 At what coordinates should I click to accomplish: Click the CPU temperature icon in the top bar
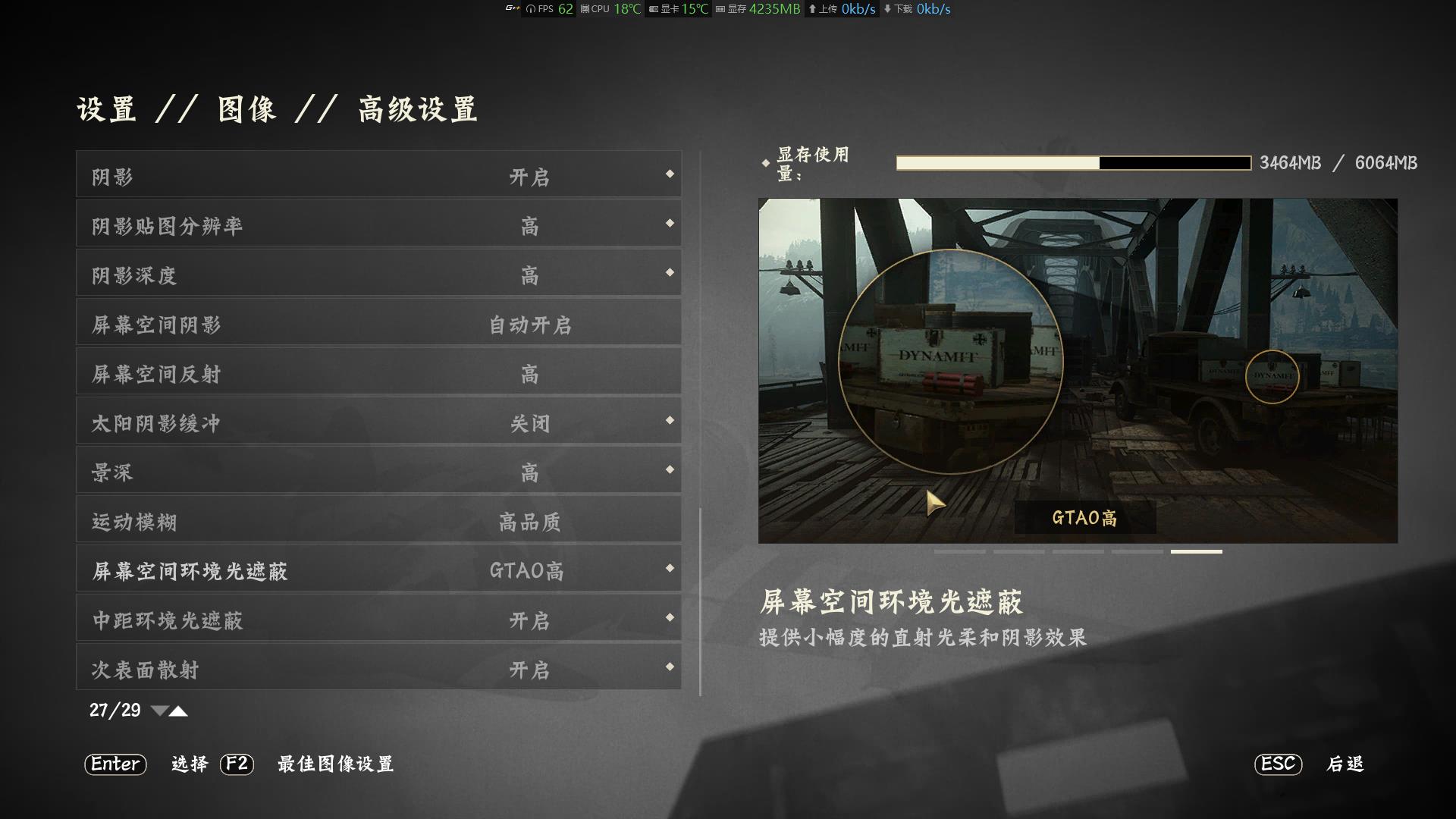click(583, 10)
